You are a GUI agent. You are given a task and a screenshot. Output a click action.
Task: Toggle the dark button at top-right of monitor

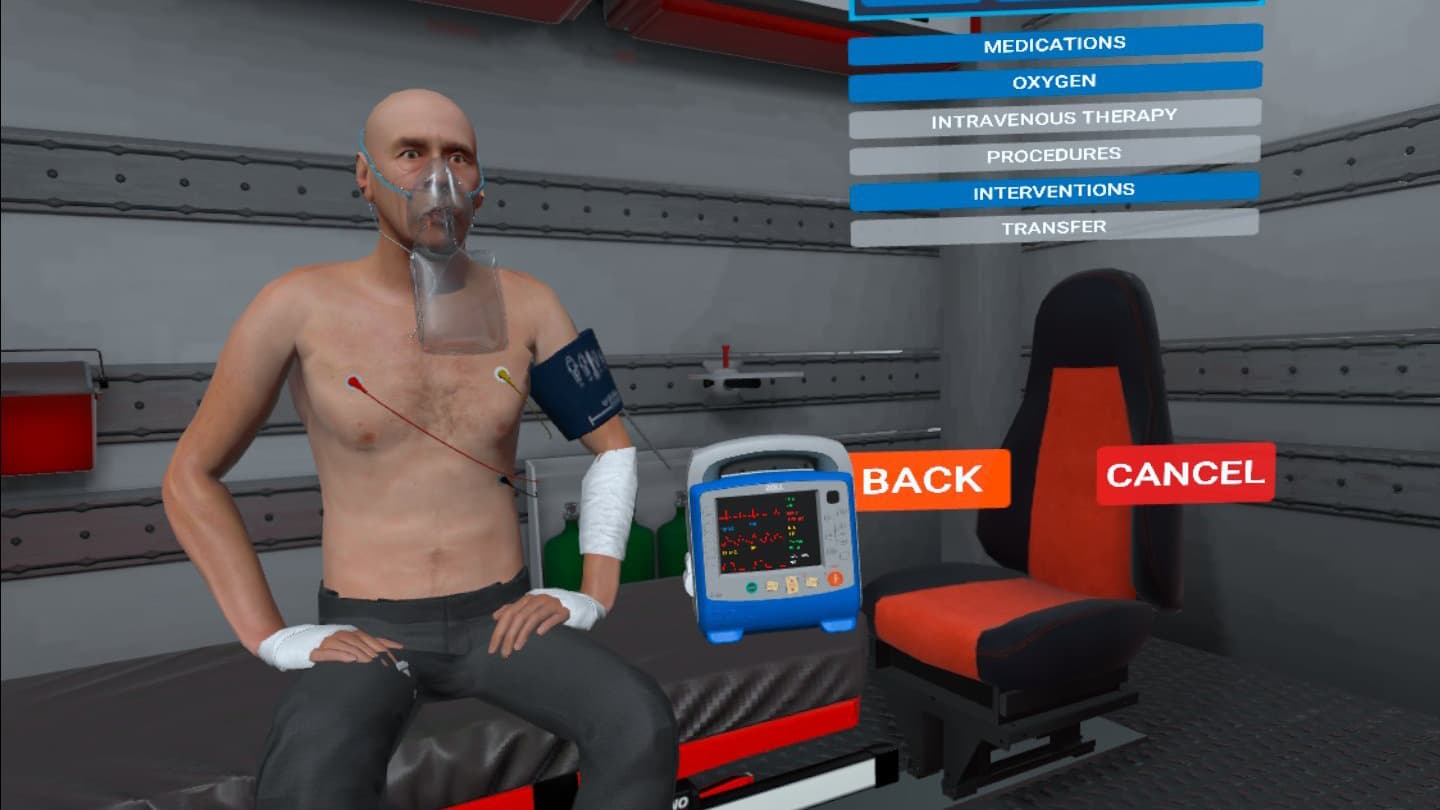832,496
